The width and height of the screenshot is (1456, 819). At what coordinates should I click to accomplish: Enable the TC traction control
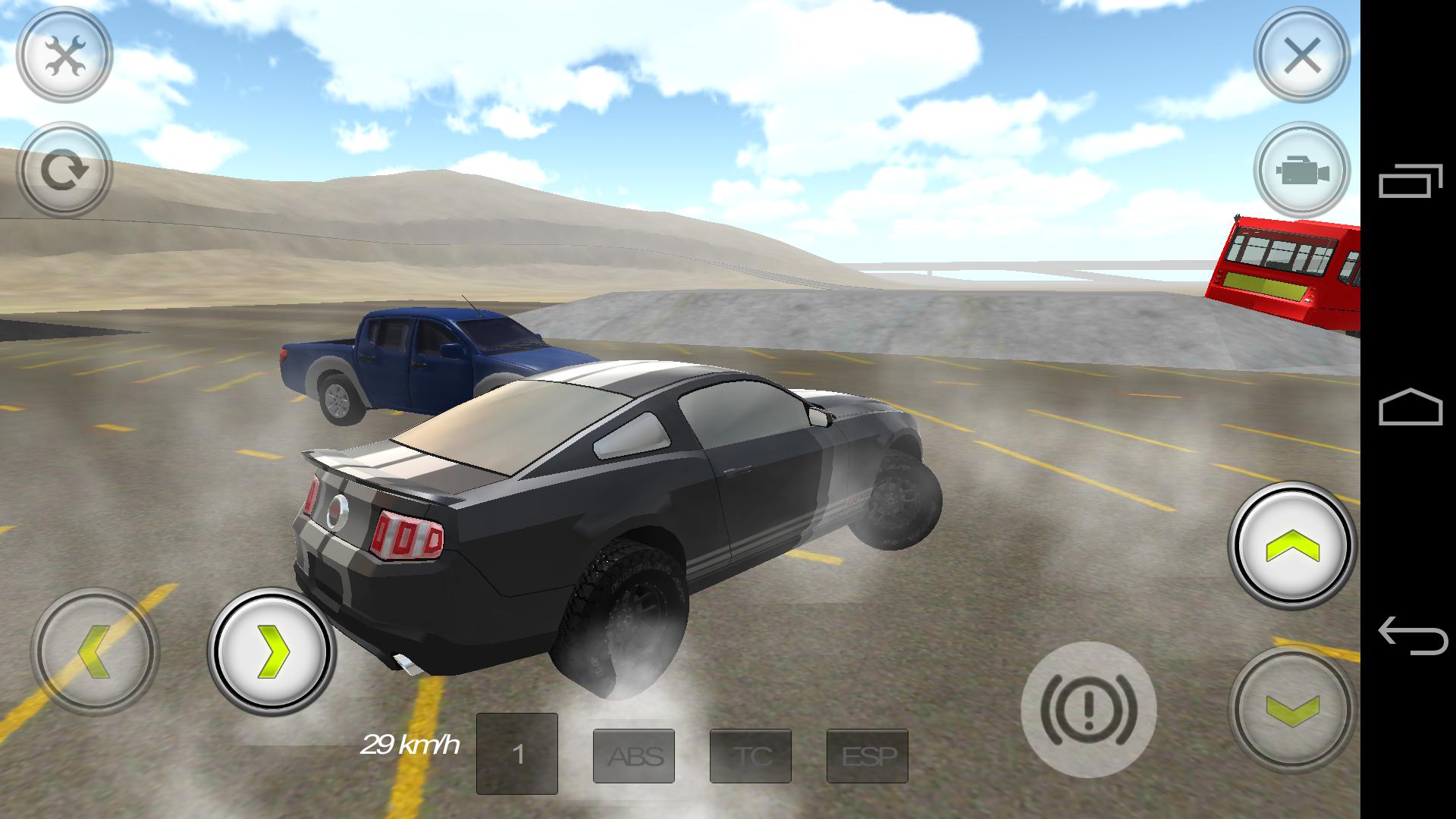coord(752,756)
